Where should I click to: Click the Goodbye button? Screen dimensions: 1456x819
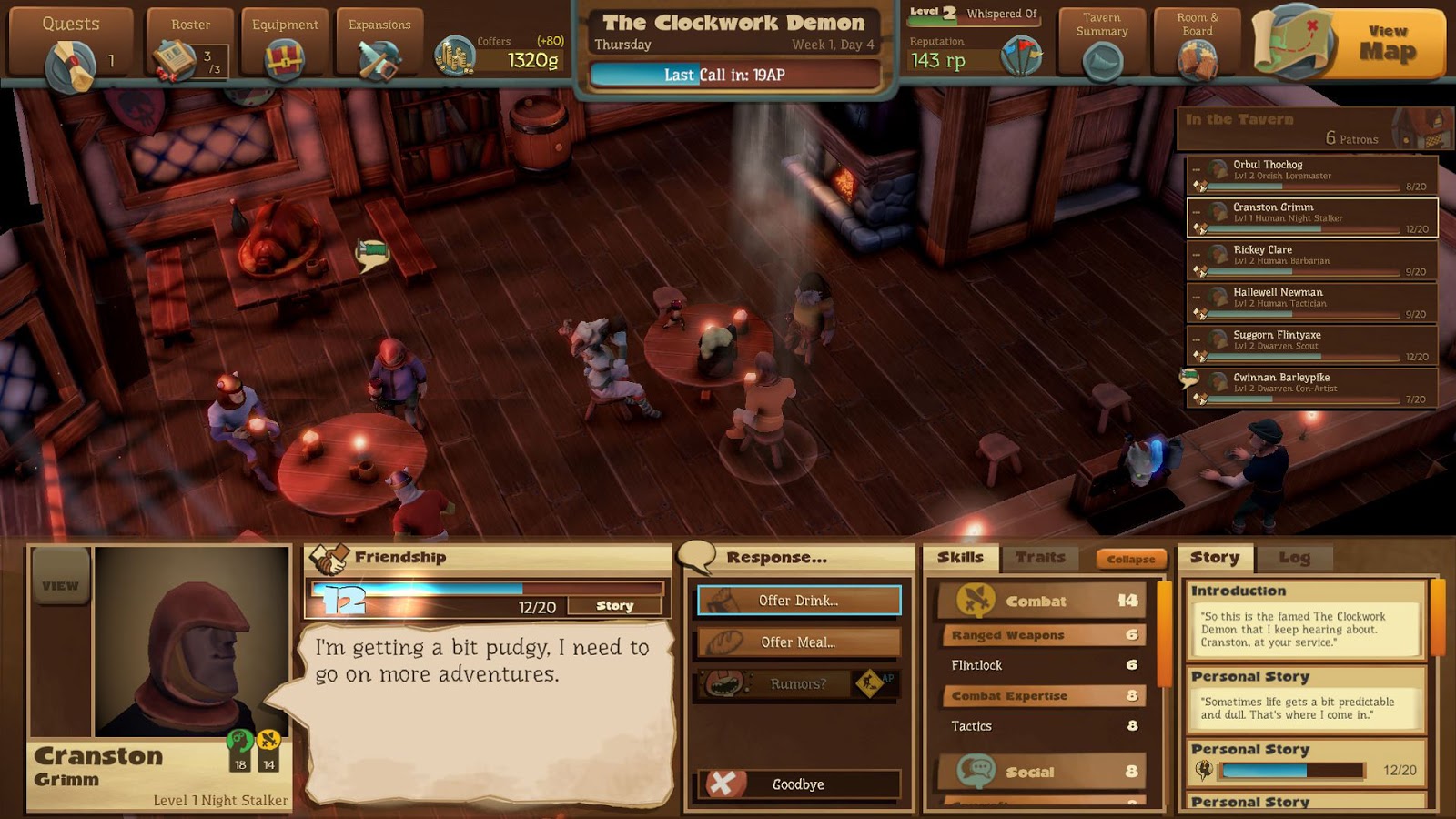point(798,784)
